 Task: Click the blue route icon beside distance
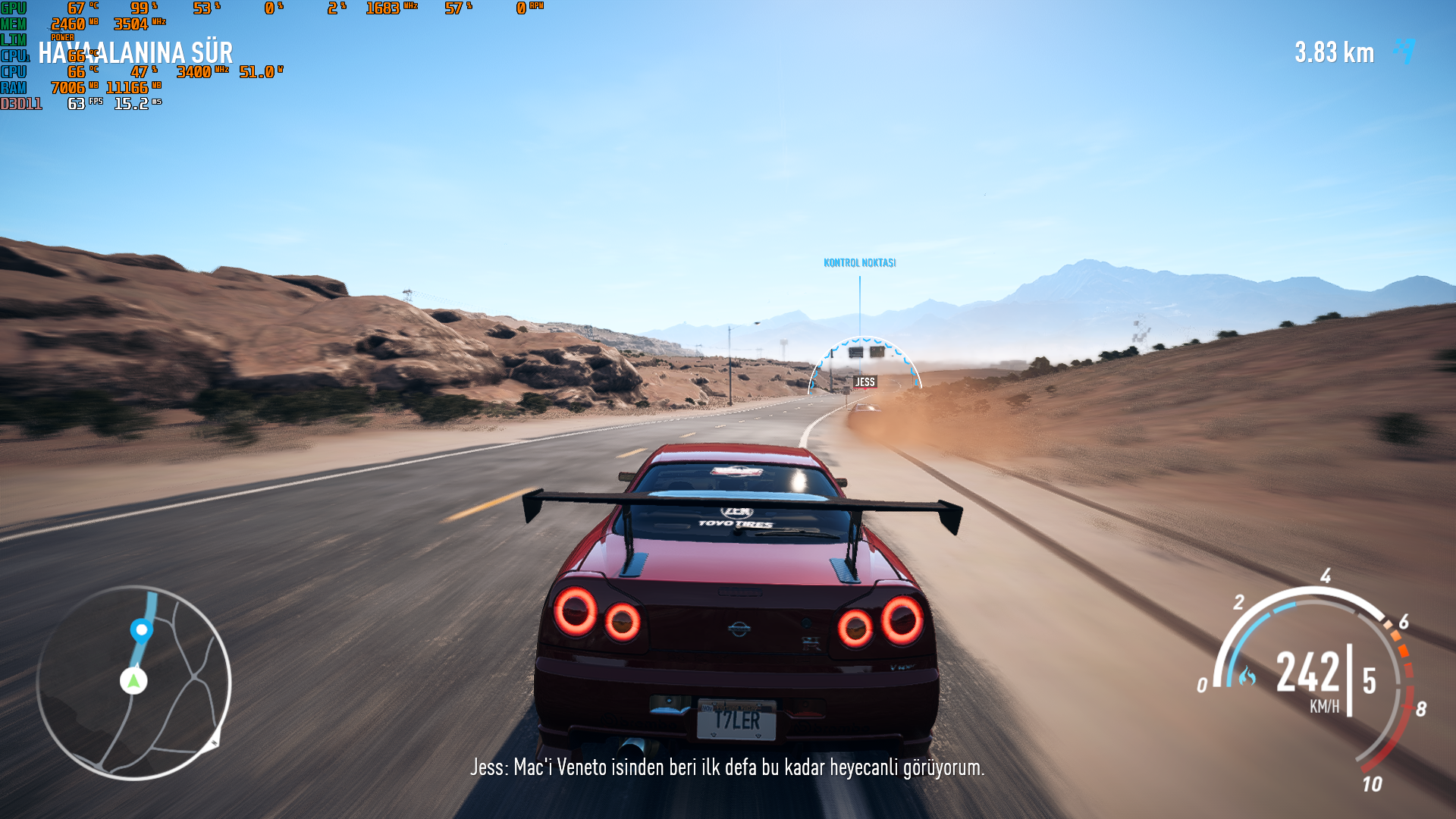1405,52
